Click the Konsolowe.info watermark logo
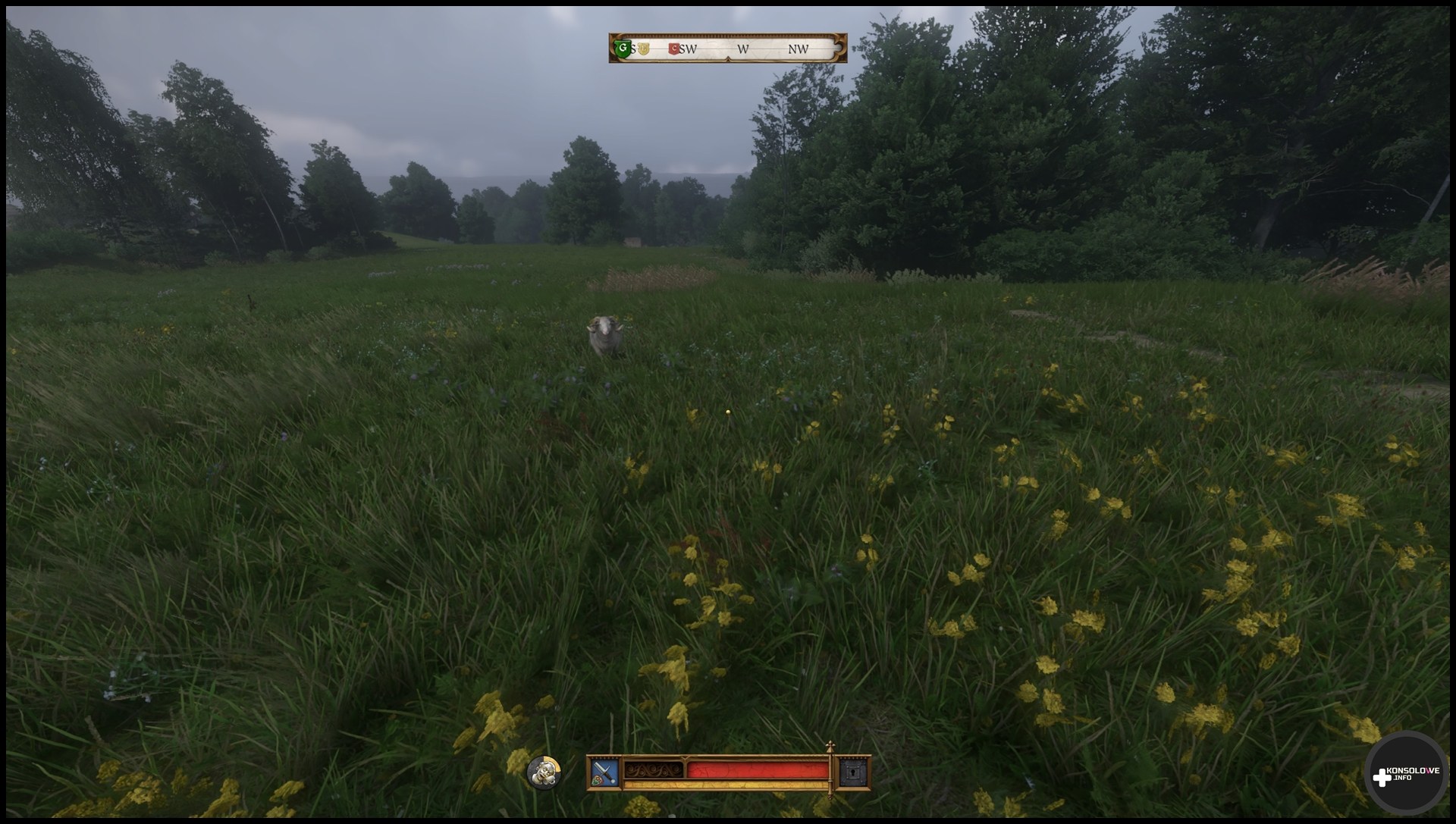 coord(1404,775)
